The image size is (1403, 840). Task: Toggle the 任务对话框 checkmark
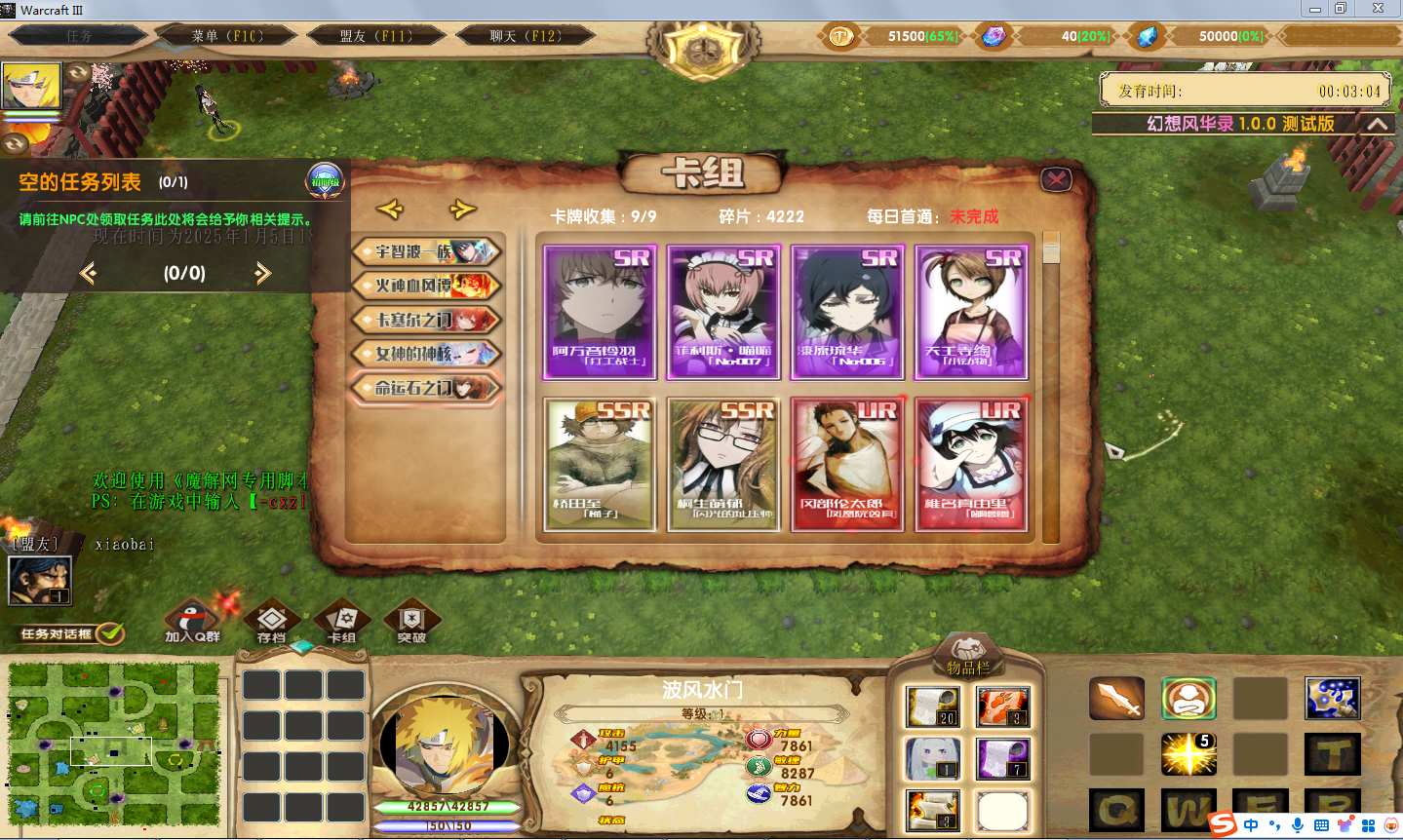[x=110, y=633]
